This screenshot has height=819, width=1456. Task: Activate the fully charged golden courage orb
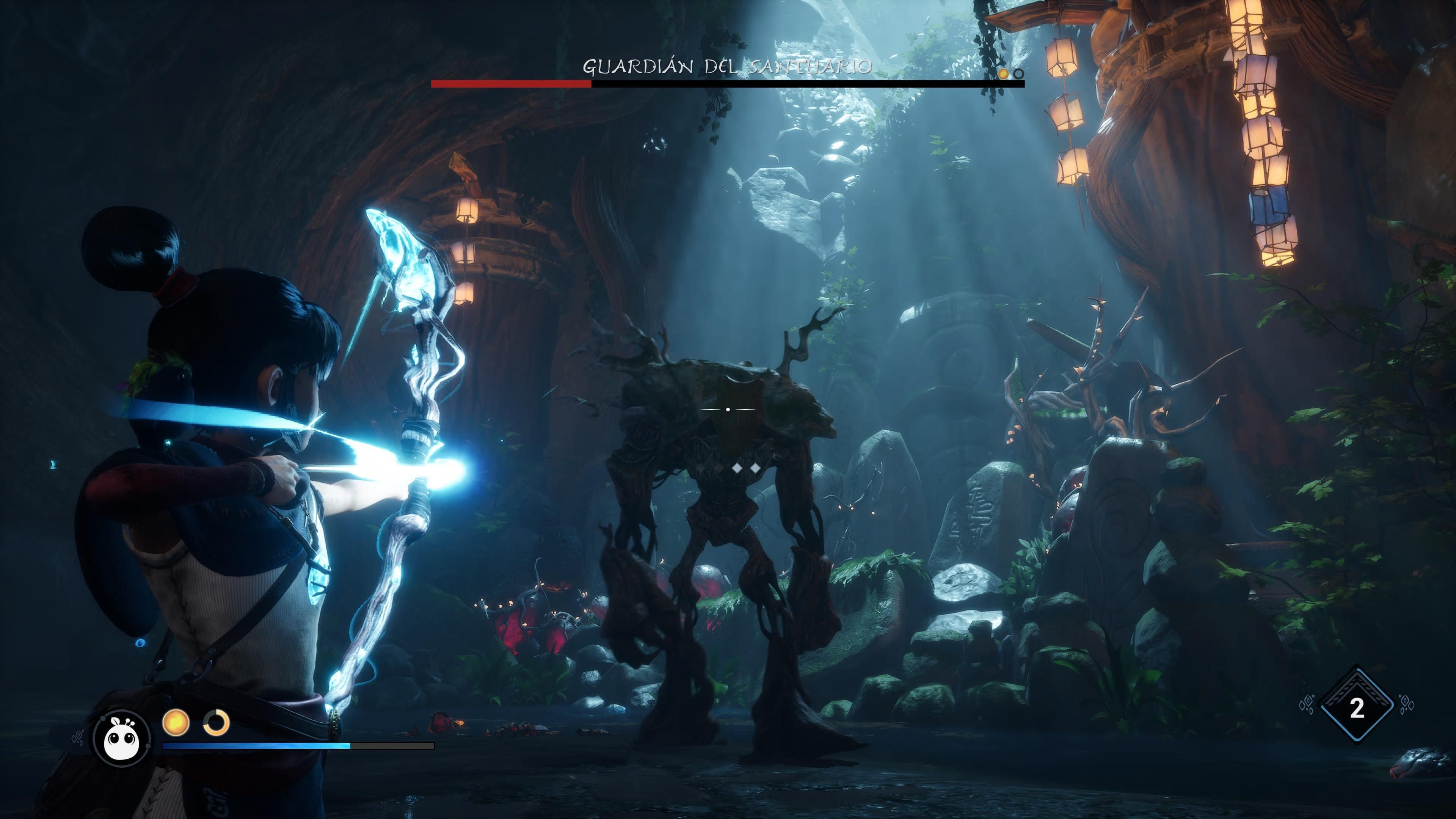[175, 722]
